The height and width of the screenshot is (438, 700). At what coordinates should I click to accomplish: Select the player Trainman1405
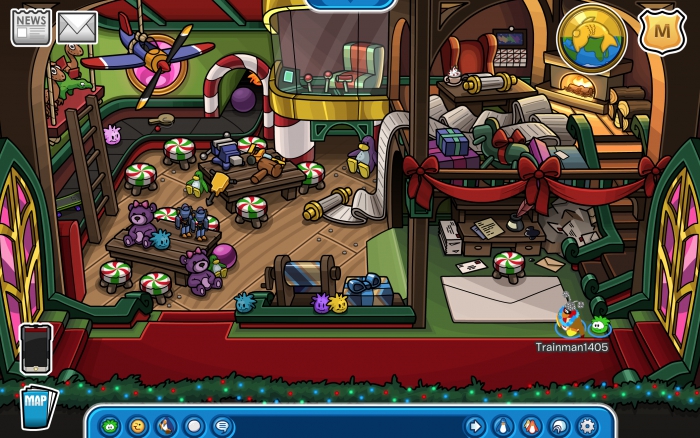coord(571,322)
